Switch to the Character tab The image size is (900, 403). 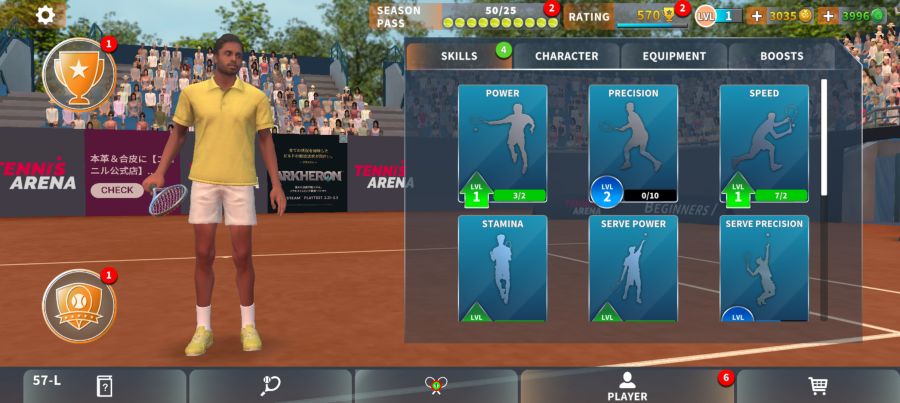point(566,56)
